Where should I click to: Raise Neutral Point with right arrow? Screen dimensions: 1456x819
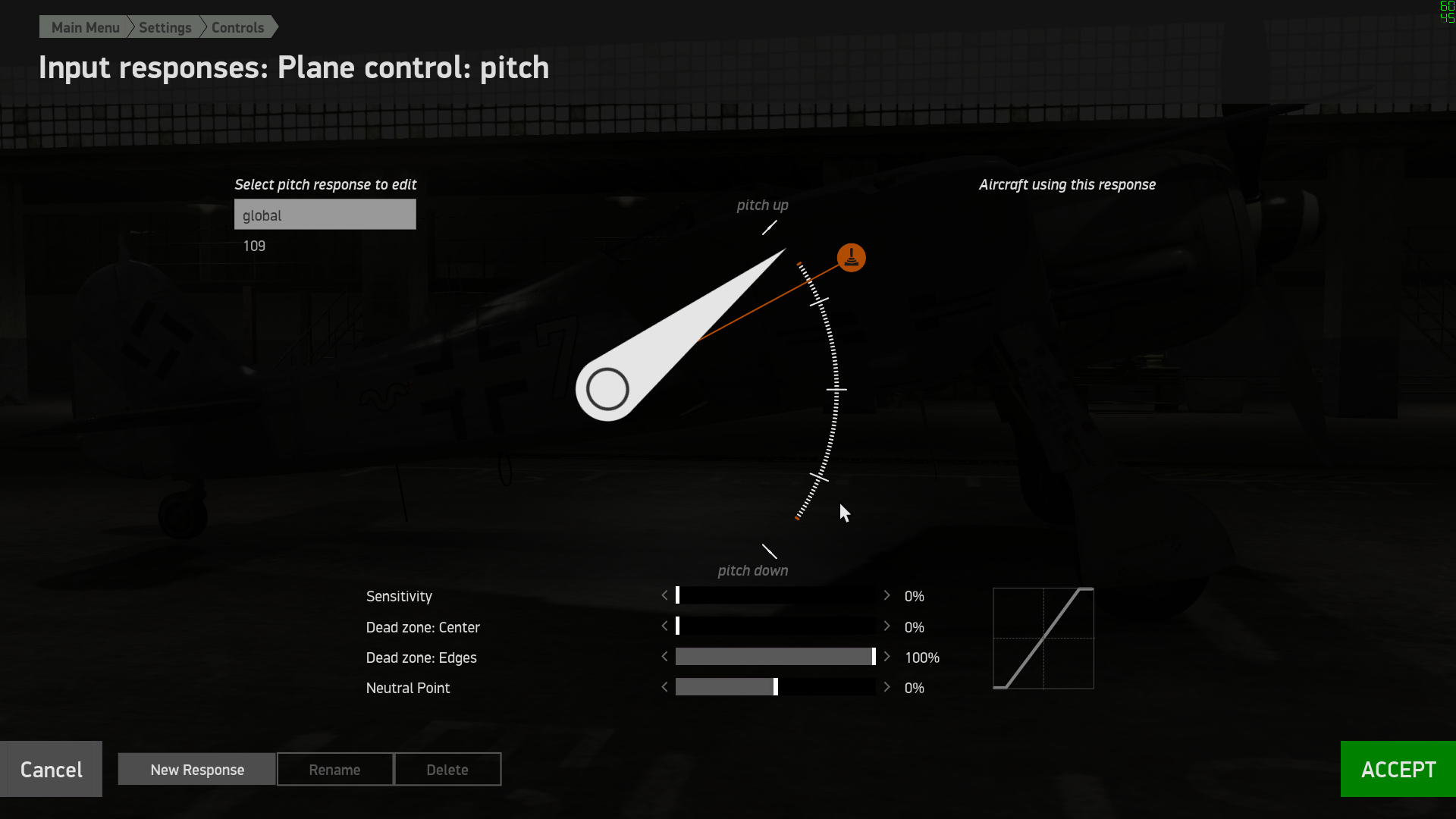886,687
